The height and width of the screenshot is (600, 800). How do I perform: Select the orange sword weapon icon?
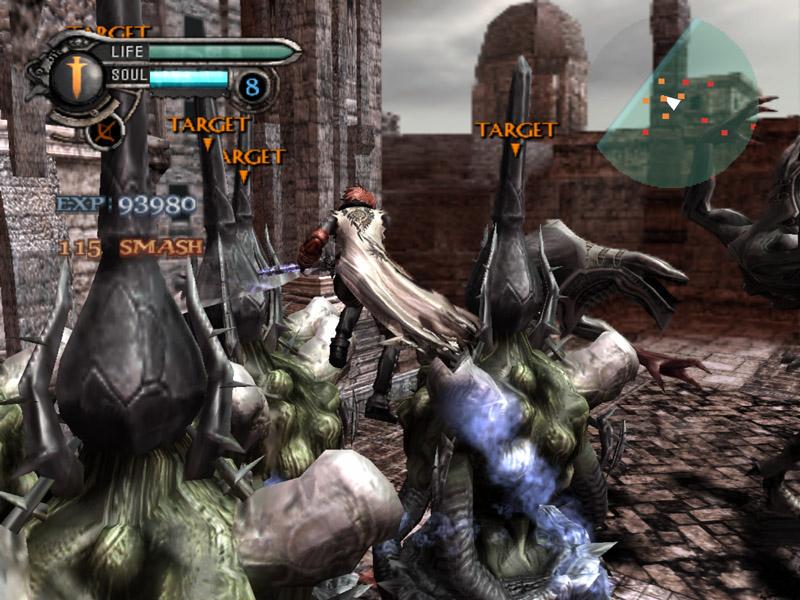pos(77,77)
